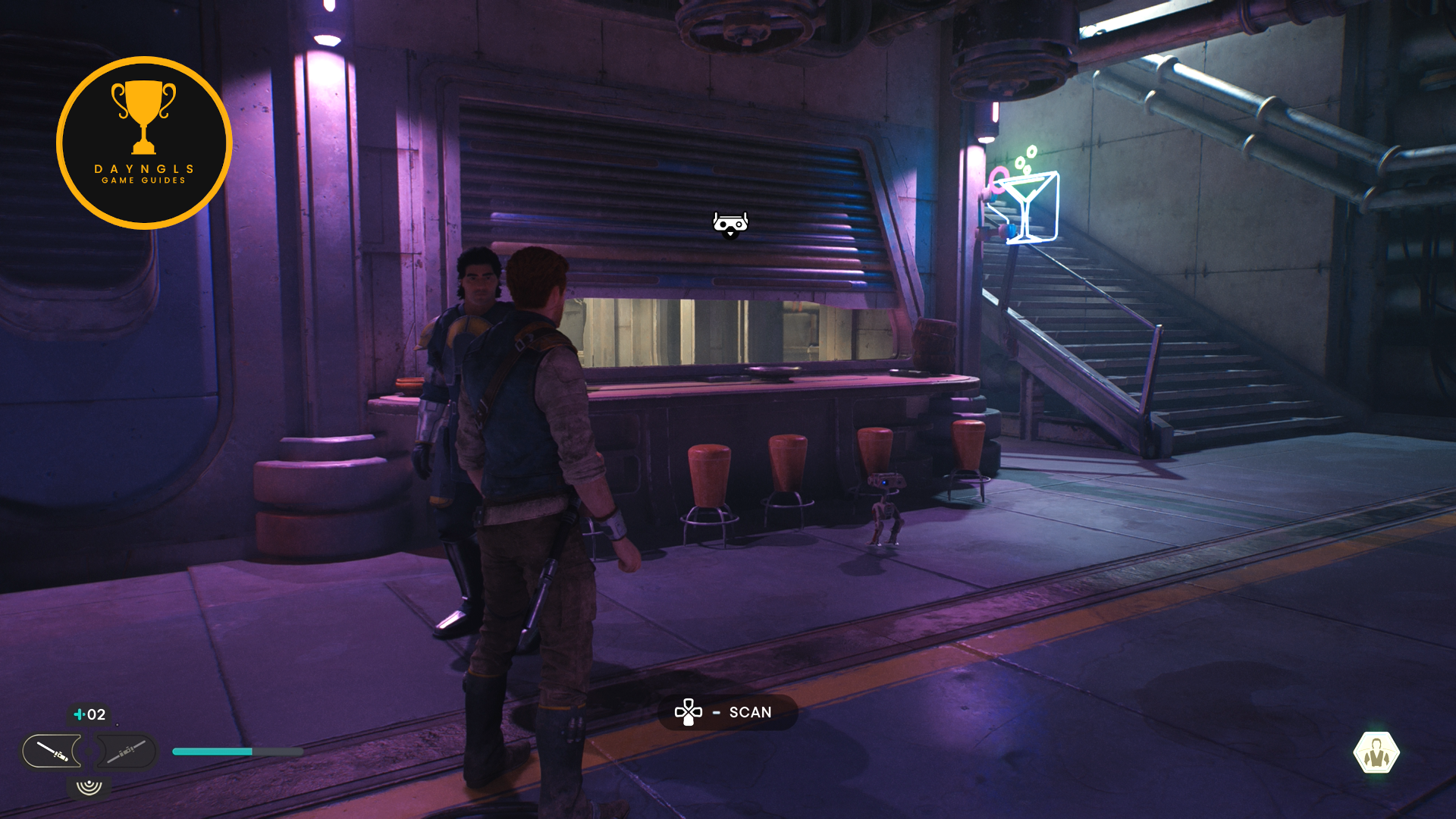Open the hexagonal companion assist icon
This screenshot has height=819, width=1456.
(1376, 753)
